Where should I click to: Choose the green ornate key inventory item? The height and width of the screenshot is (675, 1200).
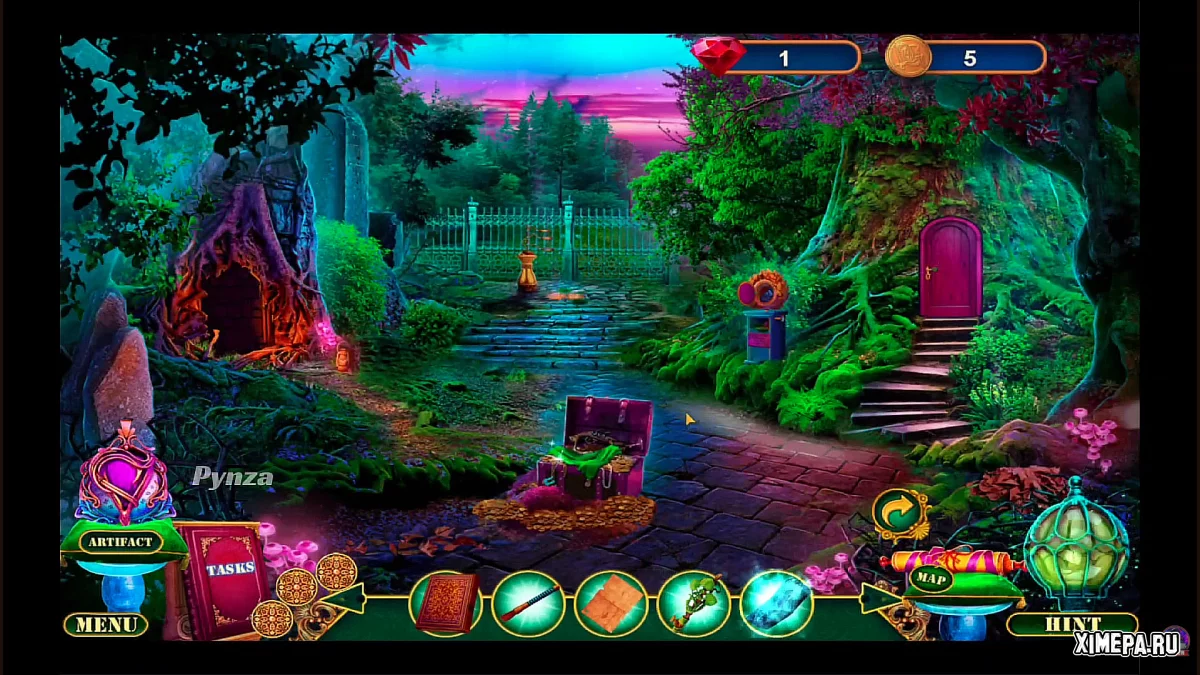[693, 603]
